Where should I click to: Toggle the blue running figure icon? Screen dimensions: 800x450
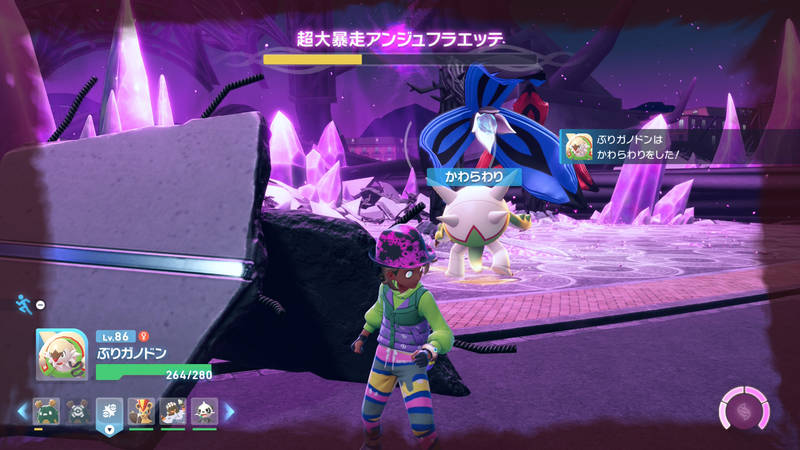[23, 303]
